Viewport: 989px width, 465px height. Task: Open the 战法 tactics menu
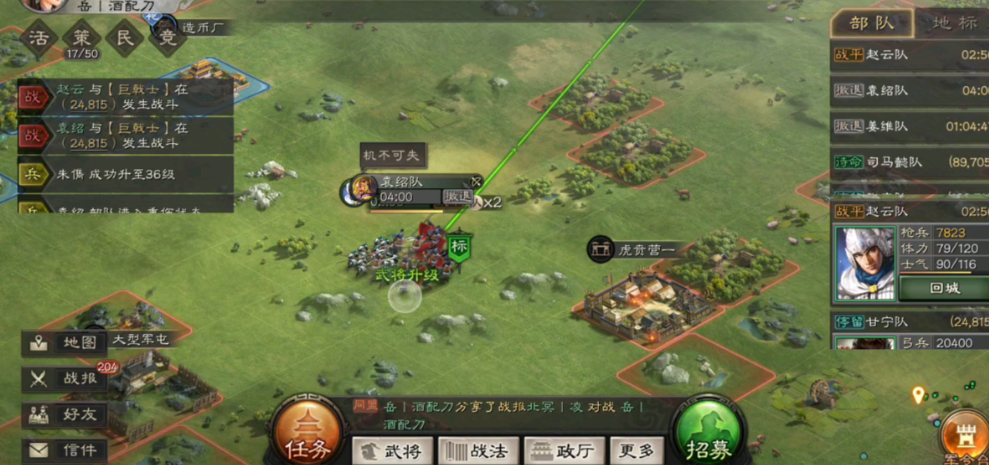coord(476,452)
